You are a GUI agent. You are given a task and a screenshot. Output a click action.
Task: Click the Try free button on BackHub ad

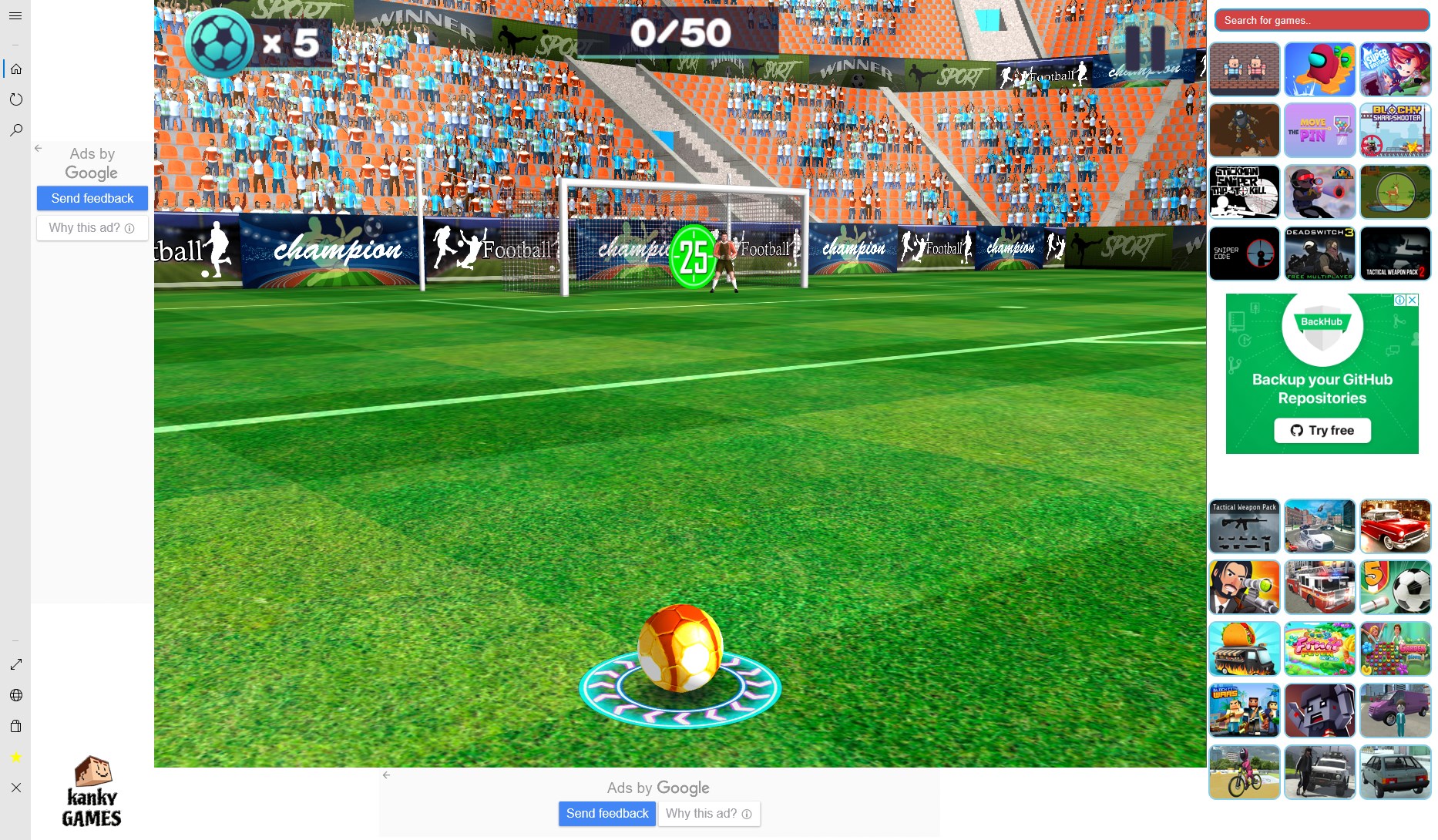pyautogui.click(x=1322, y=430)
